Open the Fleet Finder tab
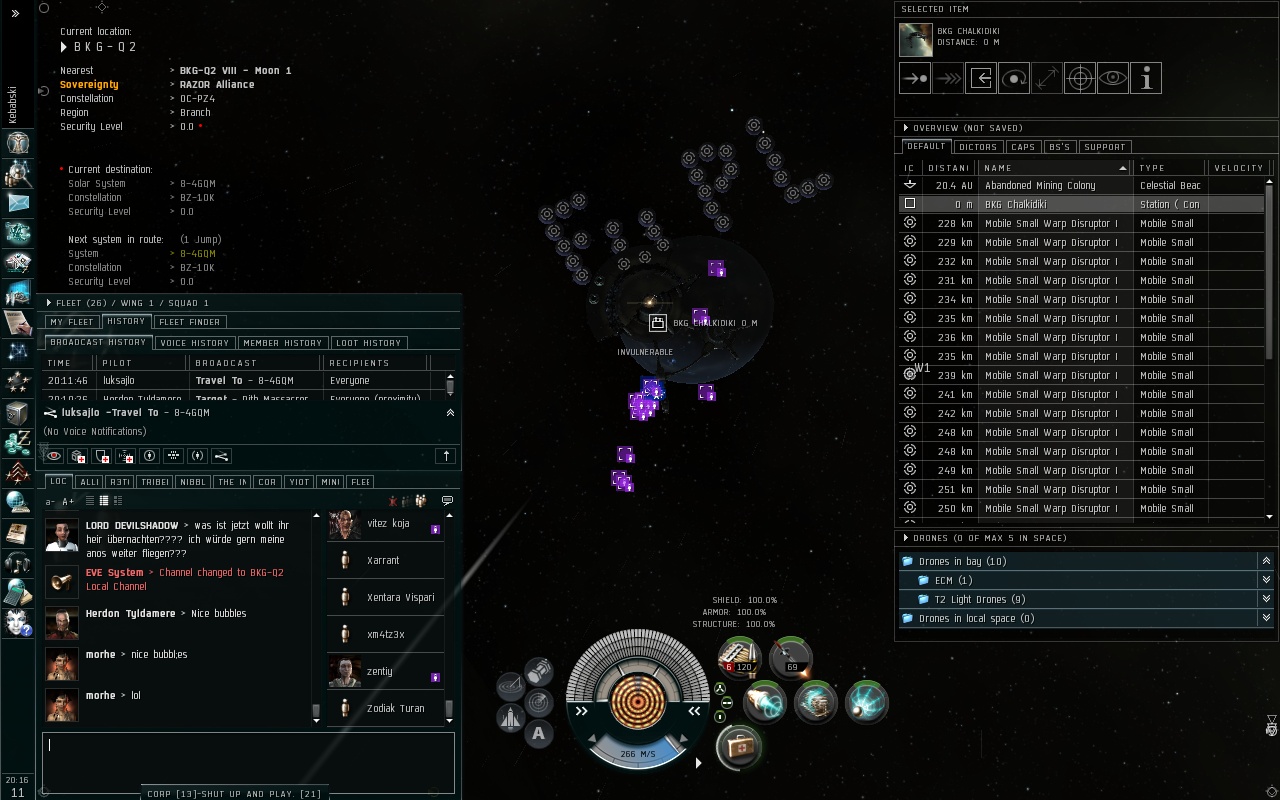This screenshot has width=1280, height=800. (x=190, y=322)
